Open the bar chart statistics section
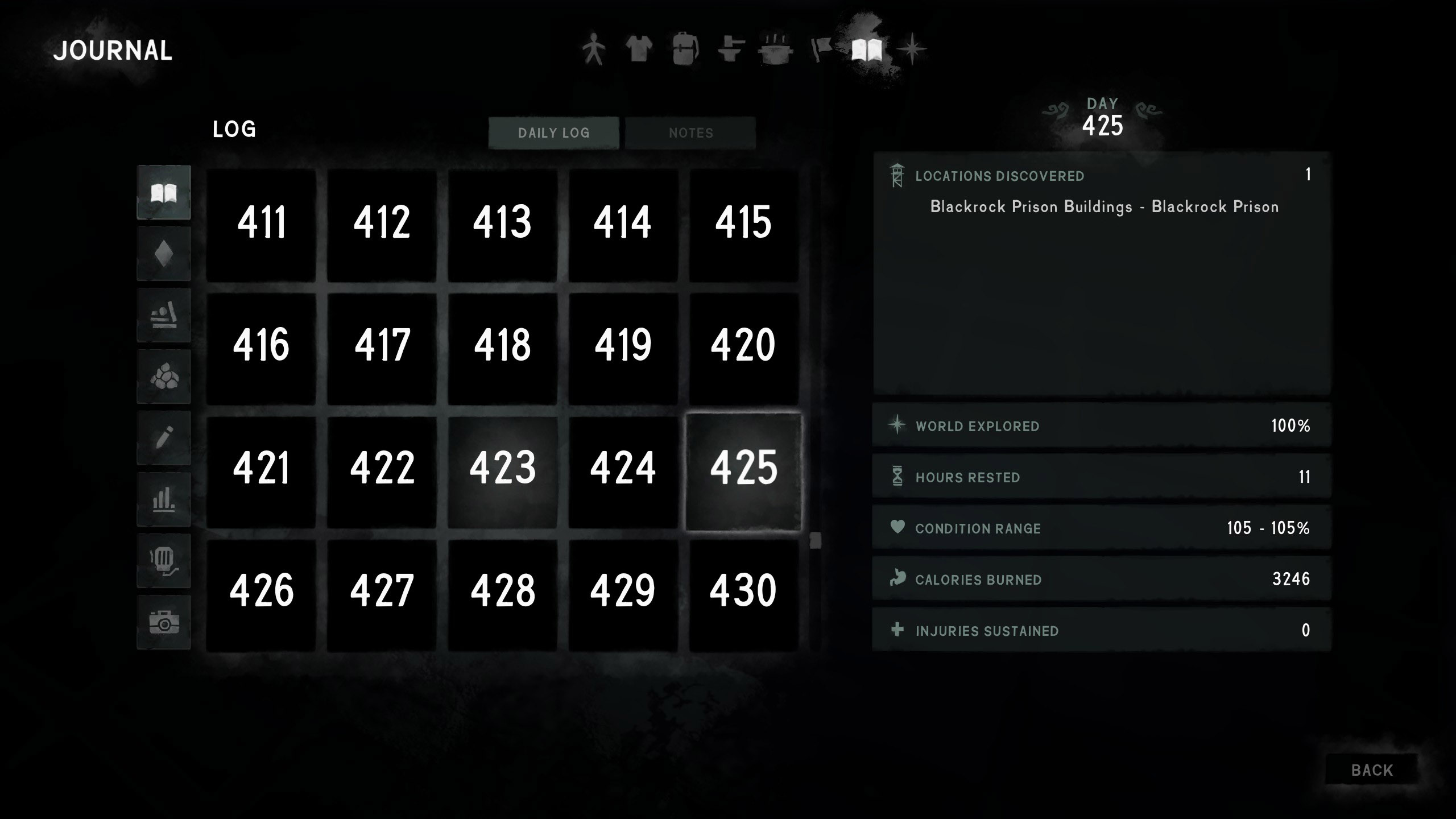The height and width of the screenshot is (819, 1456). tap(164, 500)
